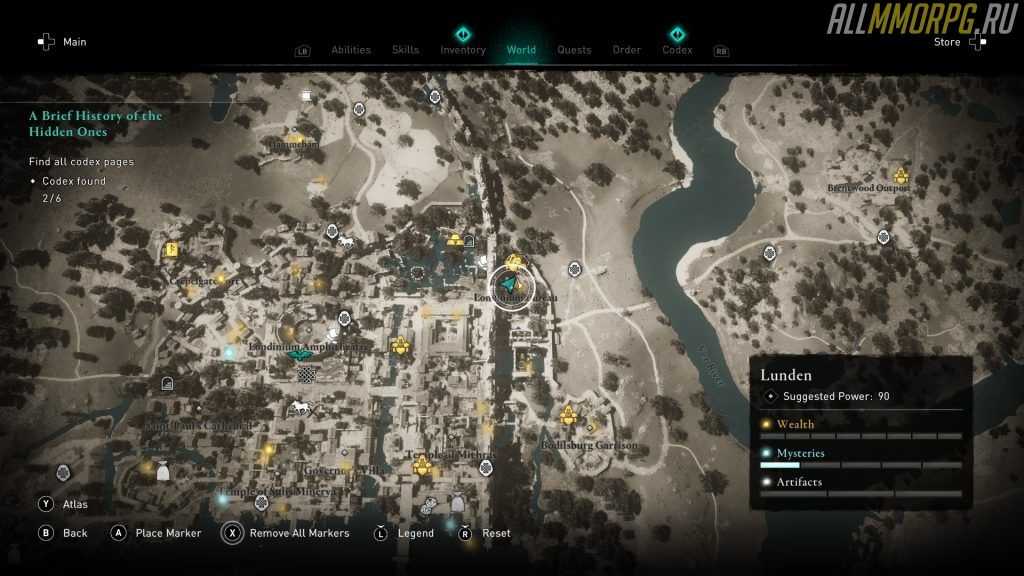Select Remove All Markers
The width and height of the screenshot is (1024, 576).
(300, 533)
